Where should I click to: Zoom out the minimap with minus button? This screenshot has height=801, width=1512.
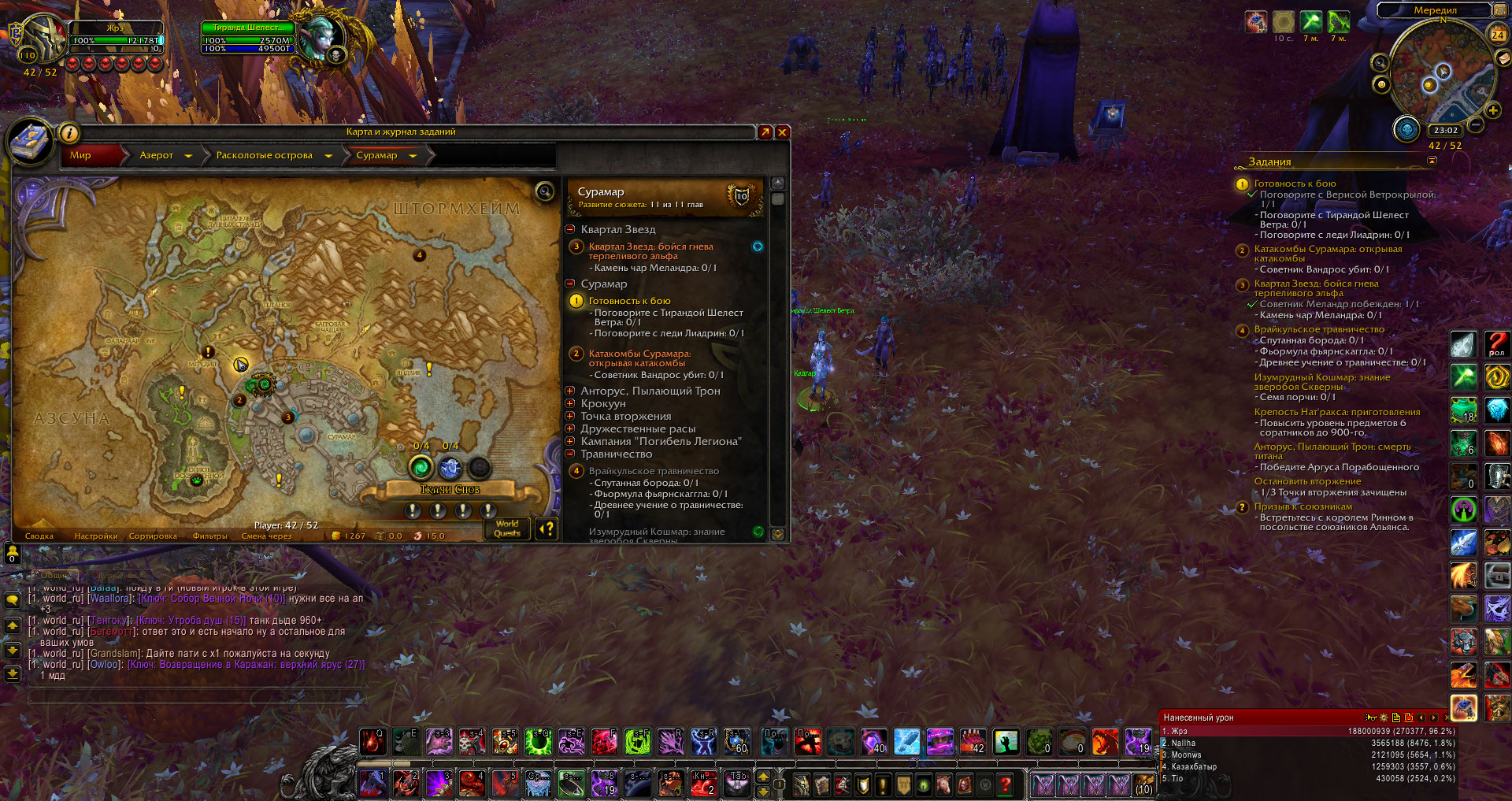point(1476,124)
